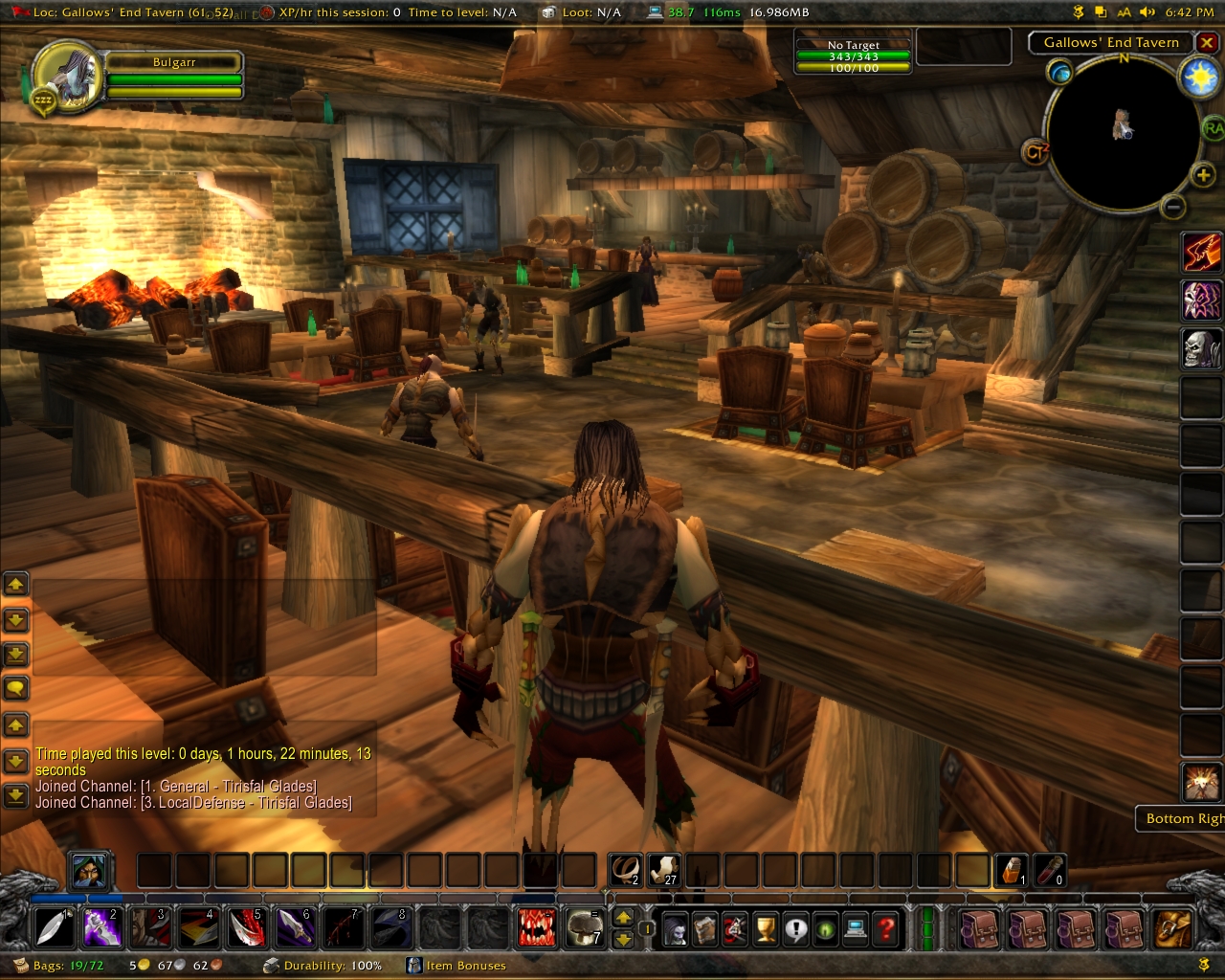Activate the skull face ability on right bar
Screen dimensions: 1225x980
tap(1201, 348)
